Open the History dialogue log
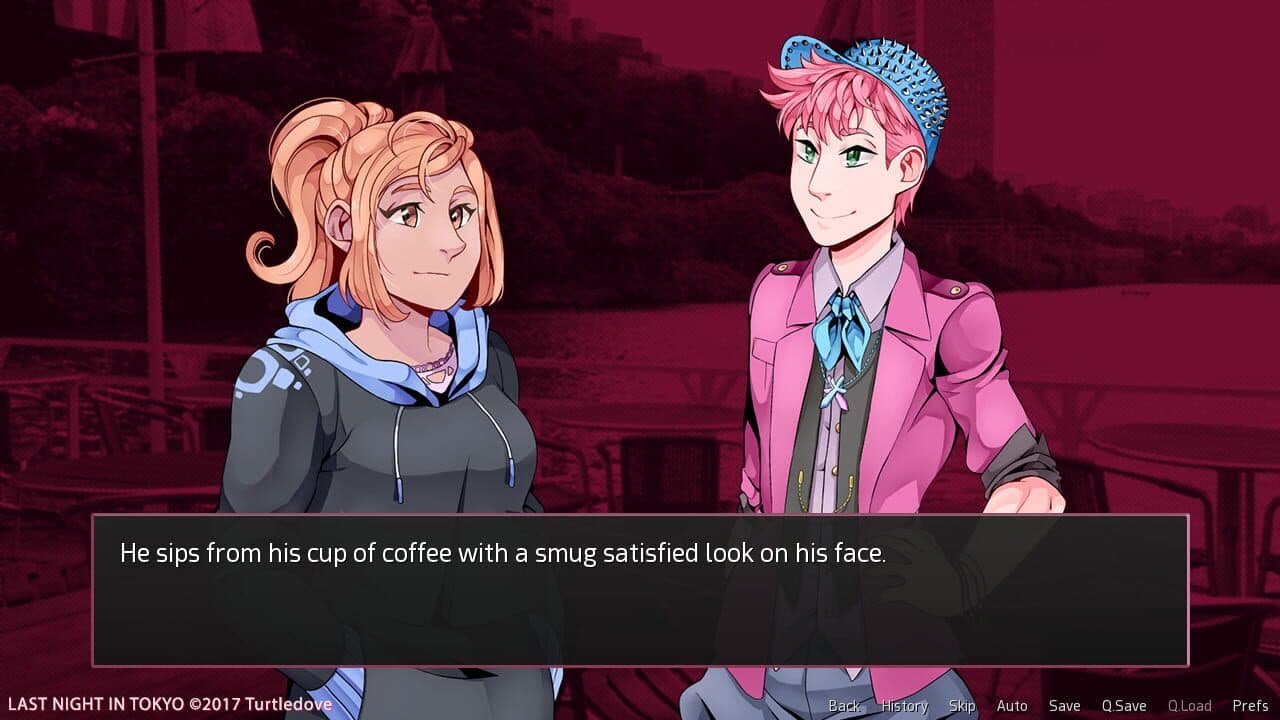 903,705
